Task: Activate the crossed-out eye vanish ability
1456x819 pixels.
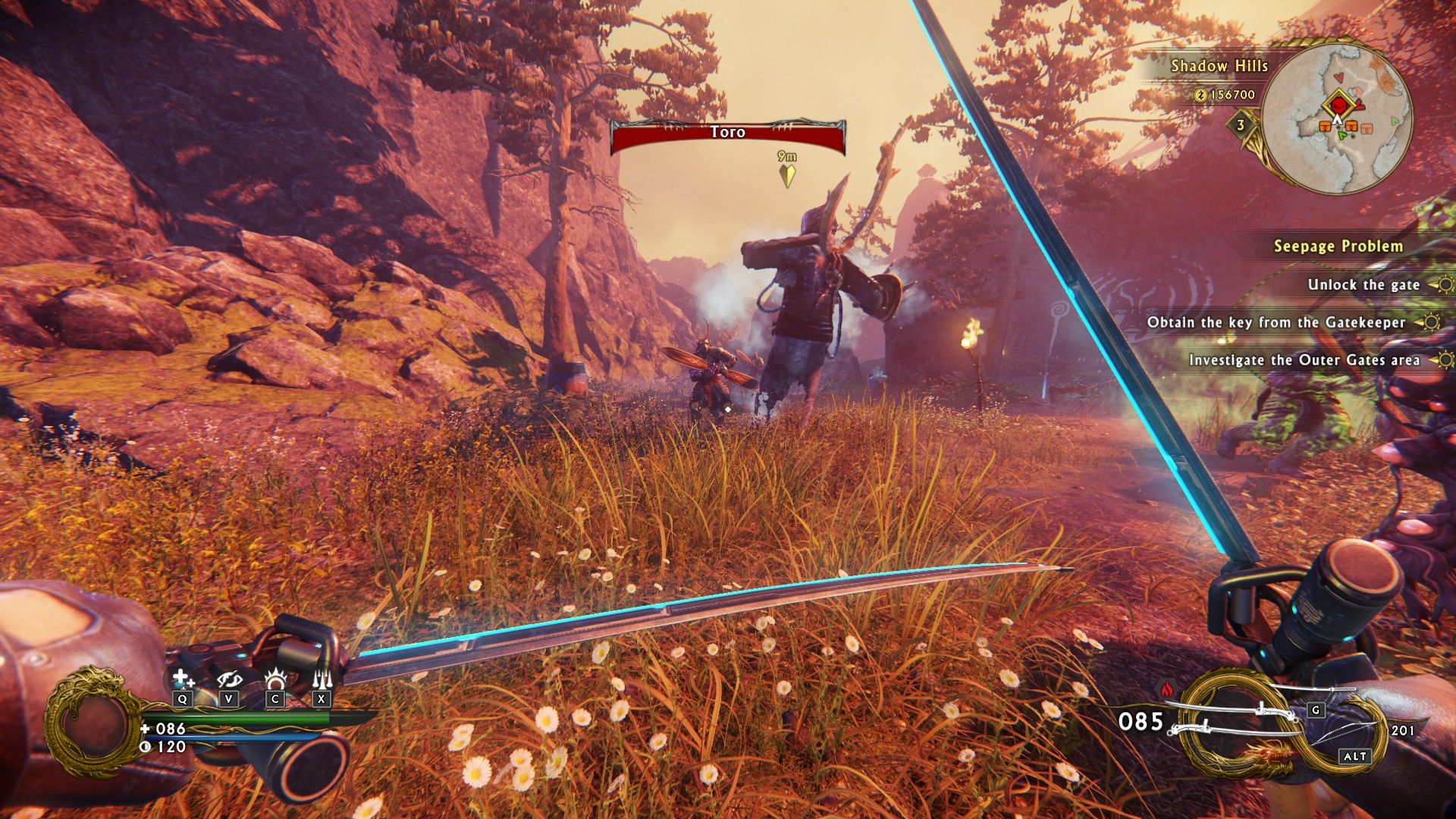Action: (x=228, y=678)
